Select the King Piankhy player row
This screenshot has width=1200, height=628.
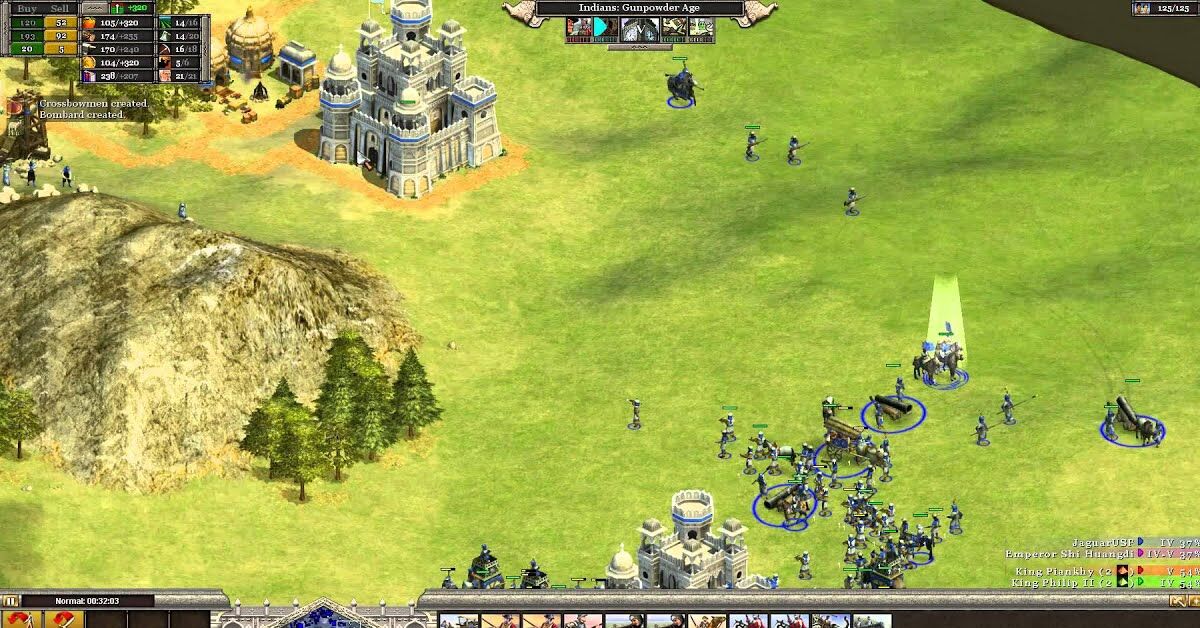pyautogui.click(x=1058, y=571)
